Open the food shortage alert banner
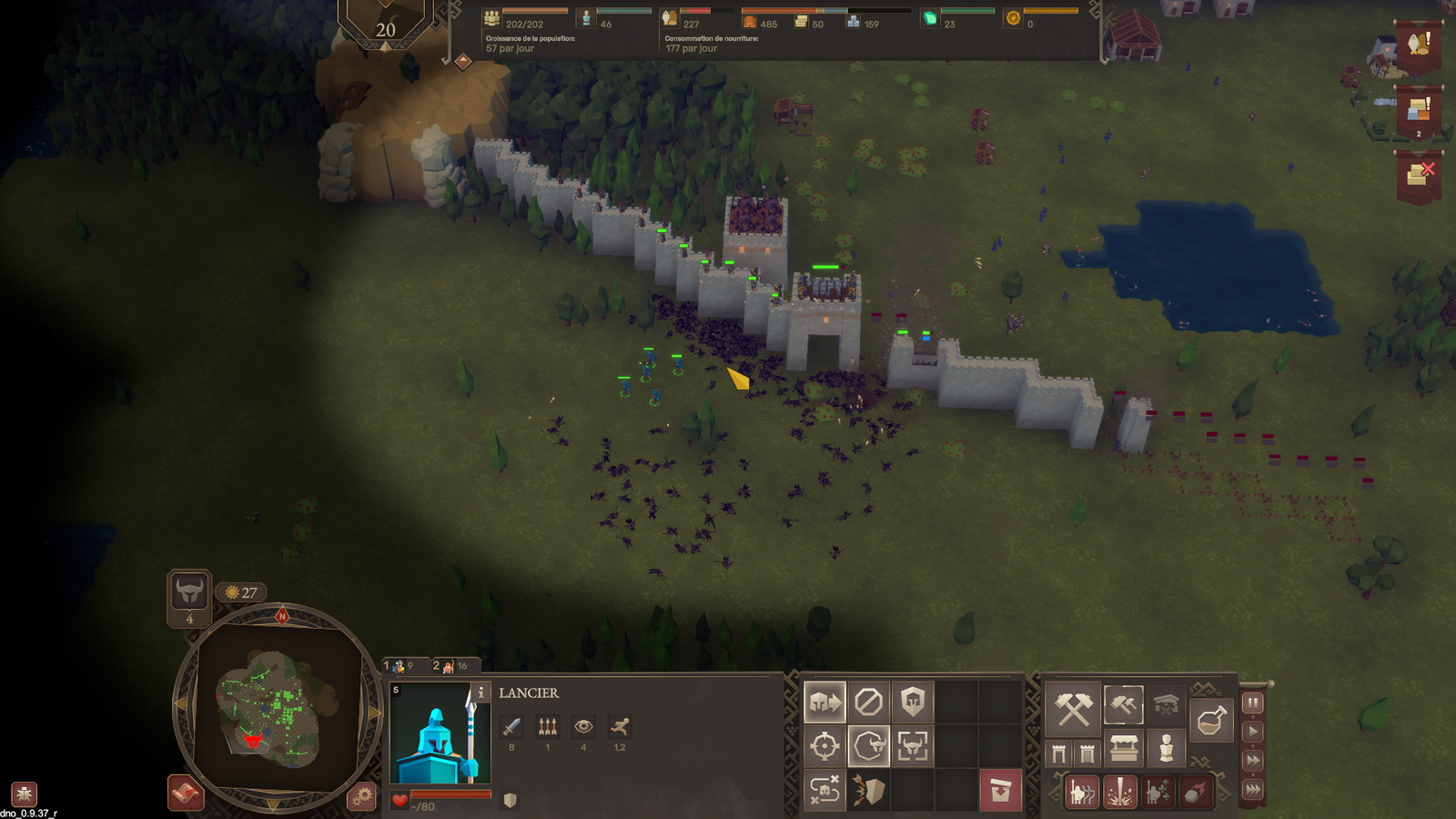Image resolution: width=1456 pixels, height=819 pixels. [1418, 45]
